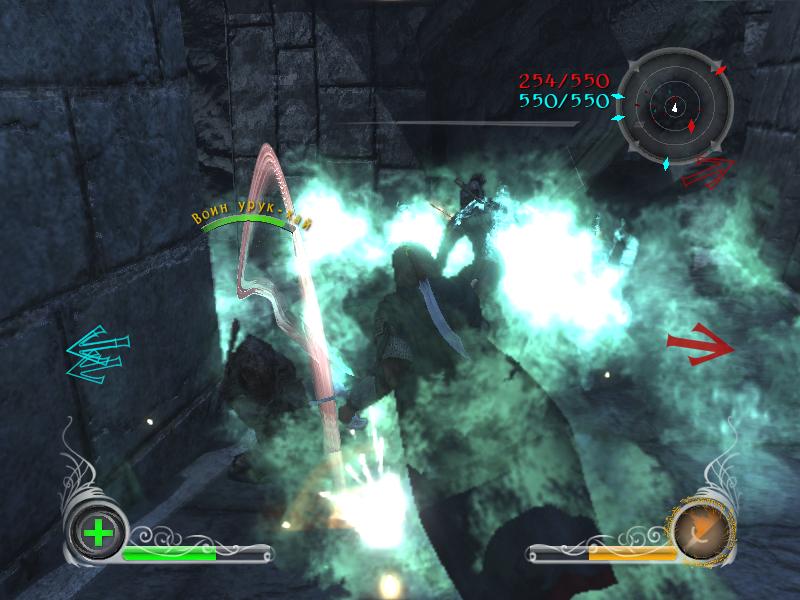The width and height of the screenshot is (800, 600).
Task: Click the circular radar minimap
Action: tap(675, 101)
